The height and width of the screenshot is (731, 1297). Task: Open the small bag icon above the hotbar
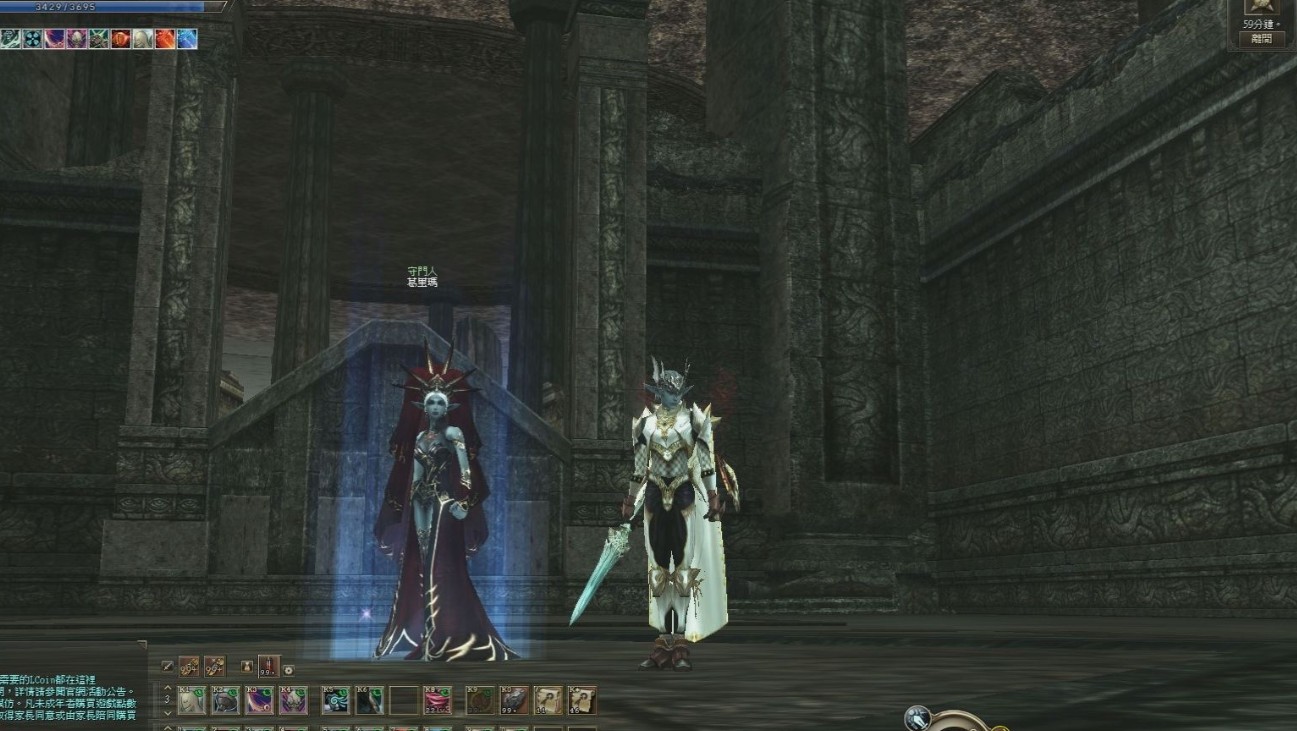(x=246, y=667)
